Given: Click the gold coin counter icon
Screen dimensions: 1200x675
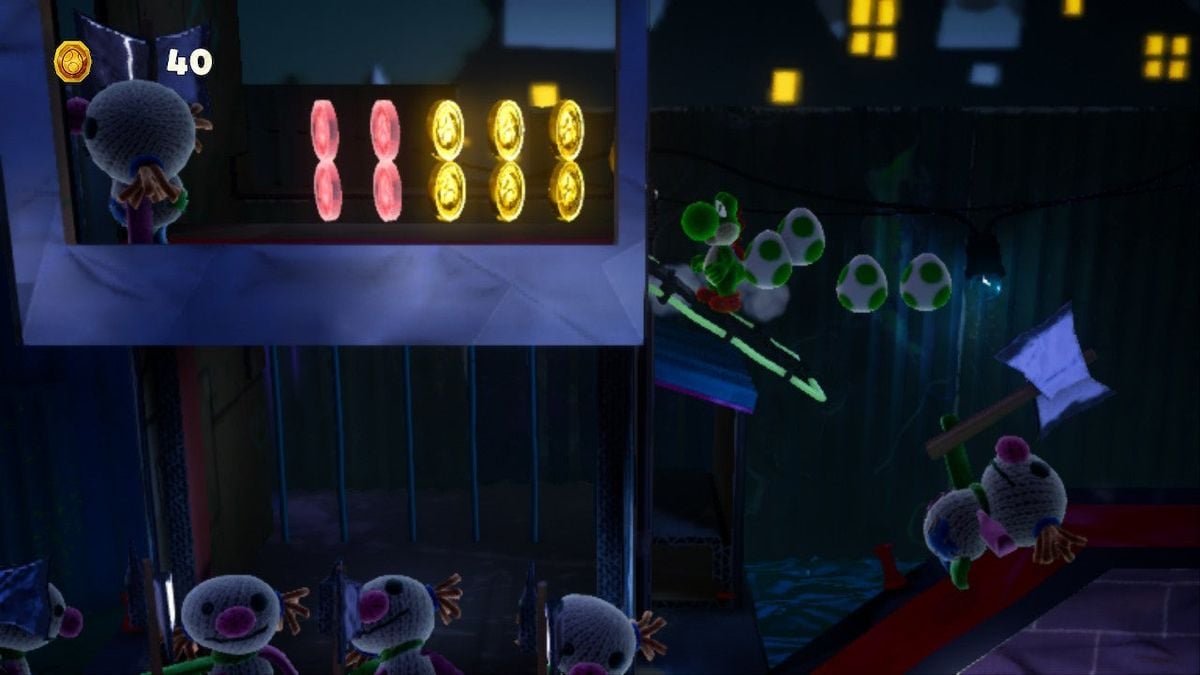Looking at the screenshot, I should pos(72,62).
